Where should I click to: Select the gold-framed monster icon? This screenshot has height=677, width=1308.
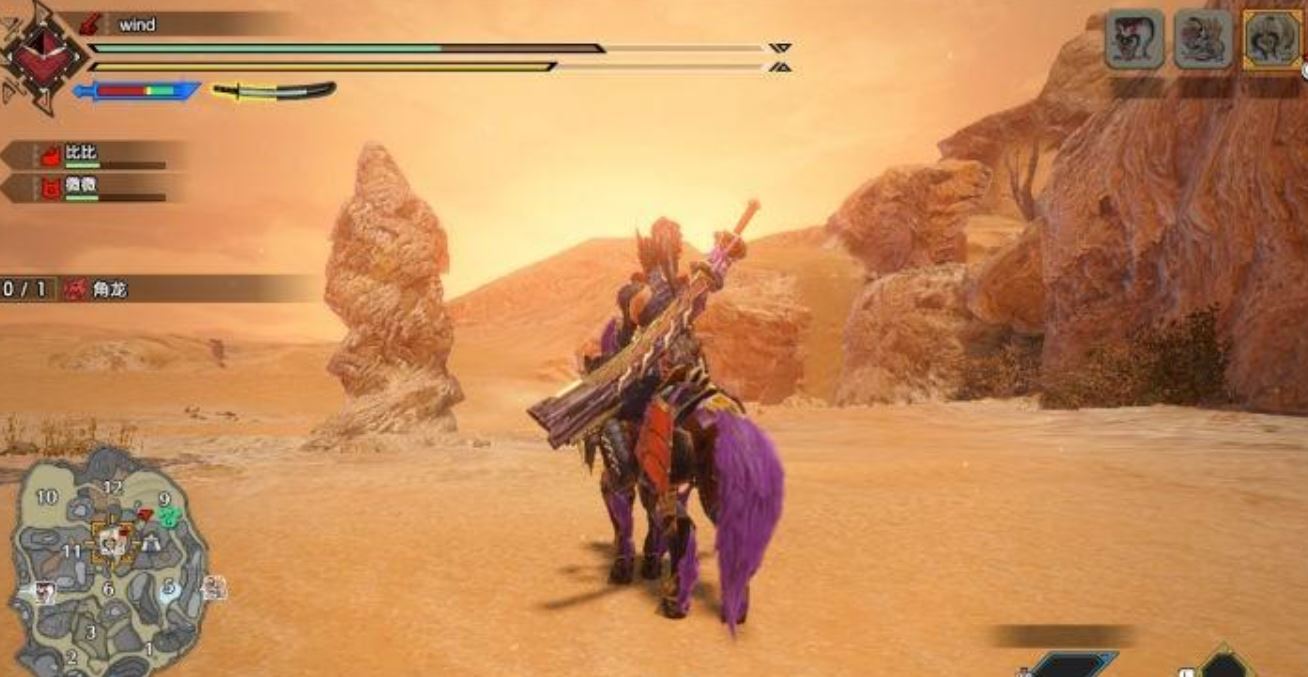(1273, 41)
